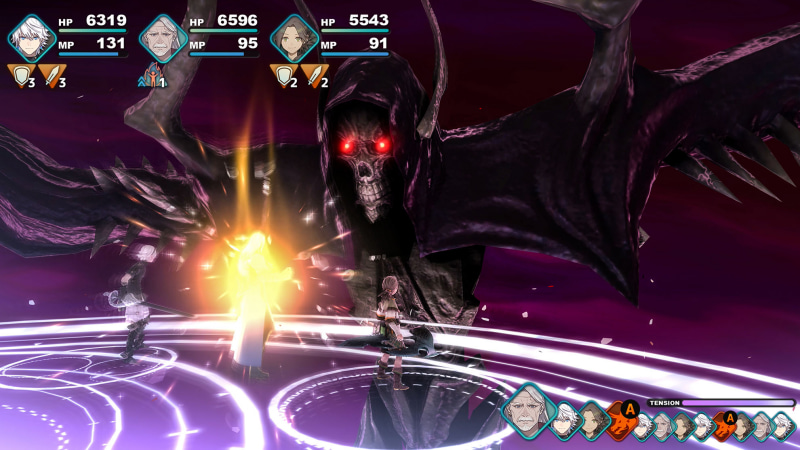Select the elderly man's portrait with 6596 HP

point(163,38)
